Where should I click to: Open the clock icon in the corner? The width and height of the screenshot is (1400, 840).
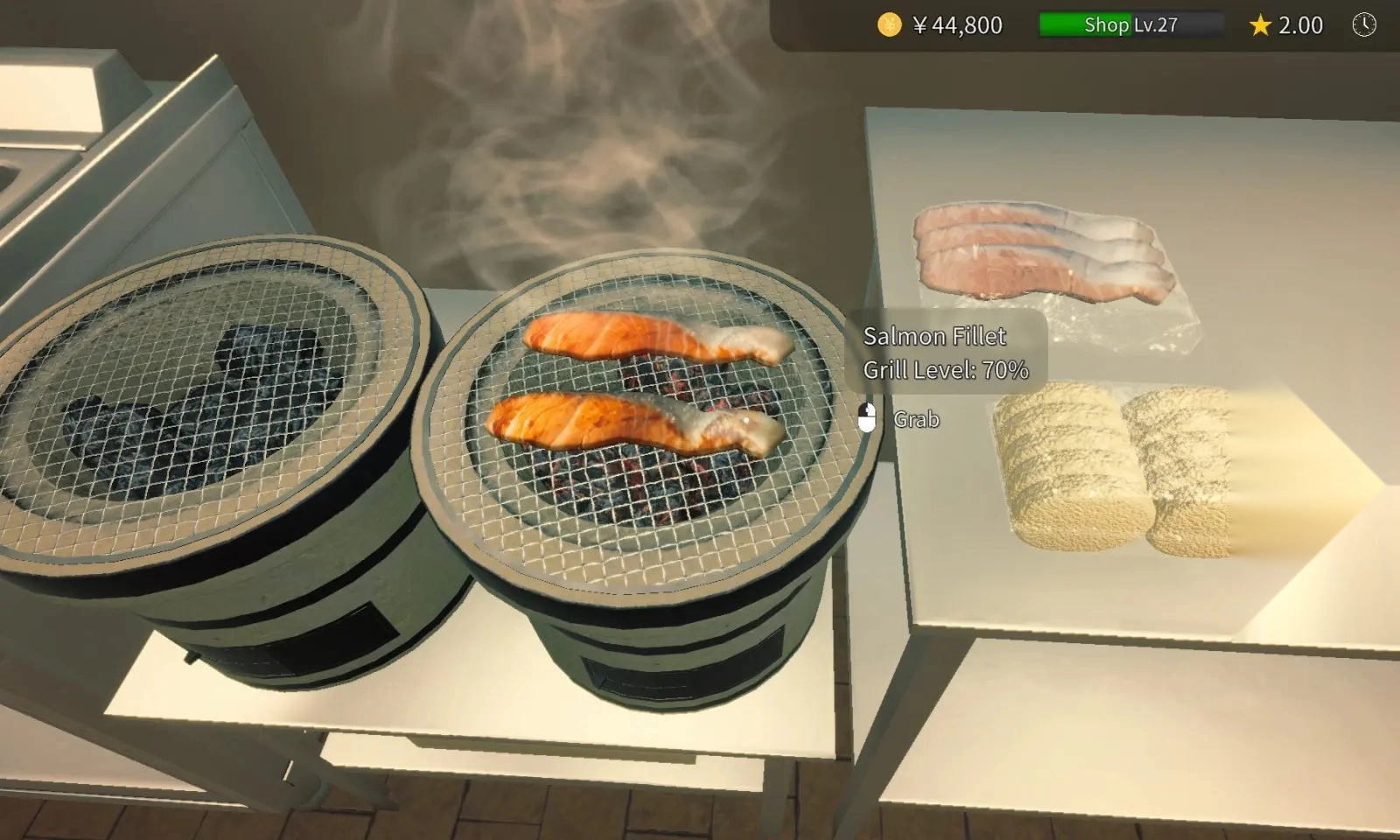(x=1362, y=25)
